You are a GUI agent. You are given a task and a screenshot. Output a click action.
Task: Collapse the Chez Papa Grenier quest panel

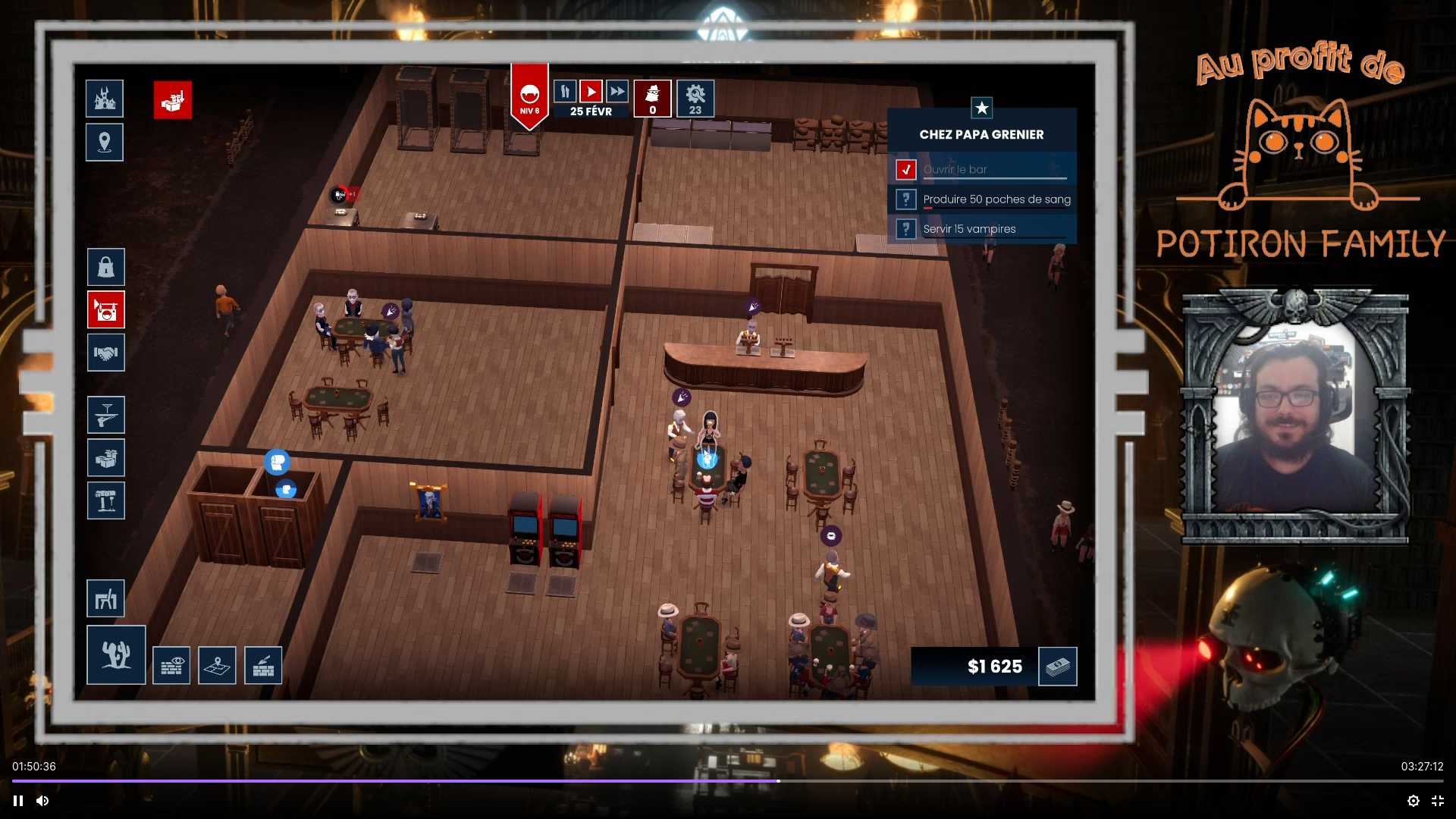983,108
